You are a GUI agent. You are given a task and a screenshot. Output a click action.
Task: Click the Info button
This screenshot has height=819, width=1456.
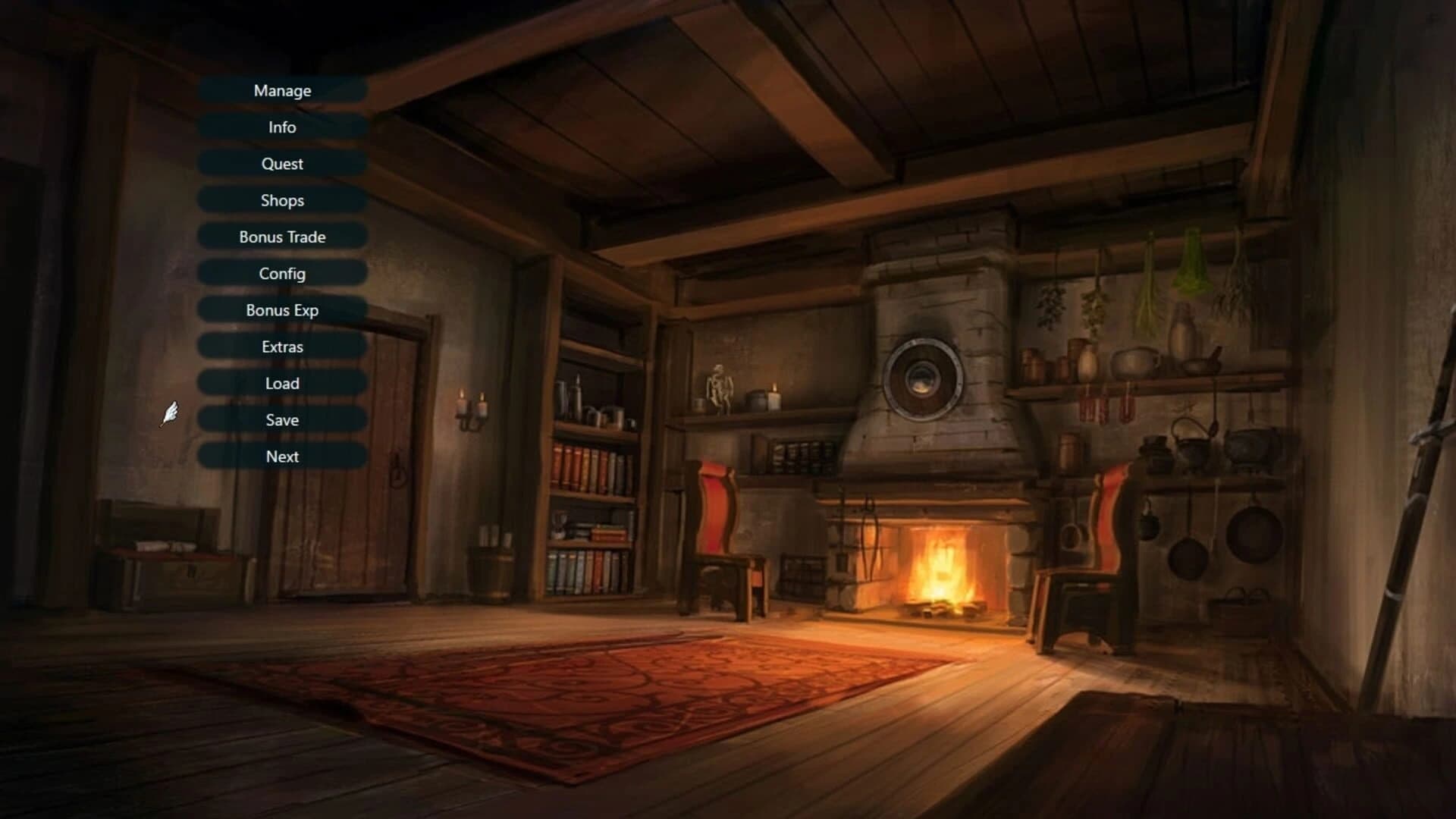coord(281,127)
